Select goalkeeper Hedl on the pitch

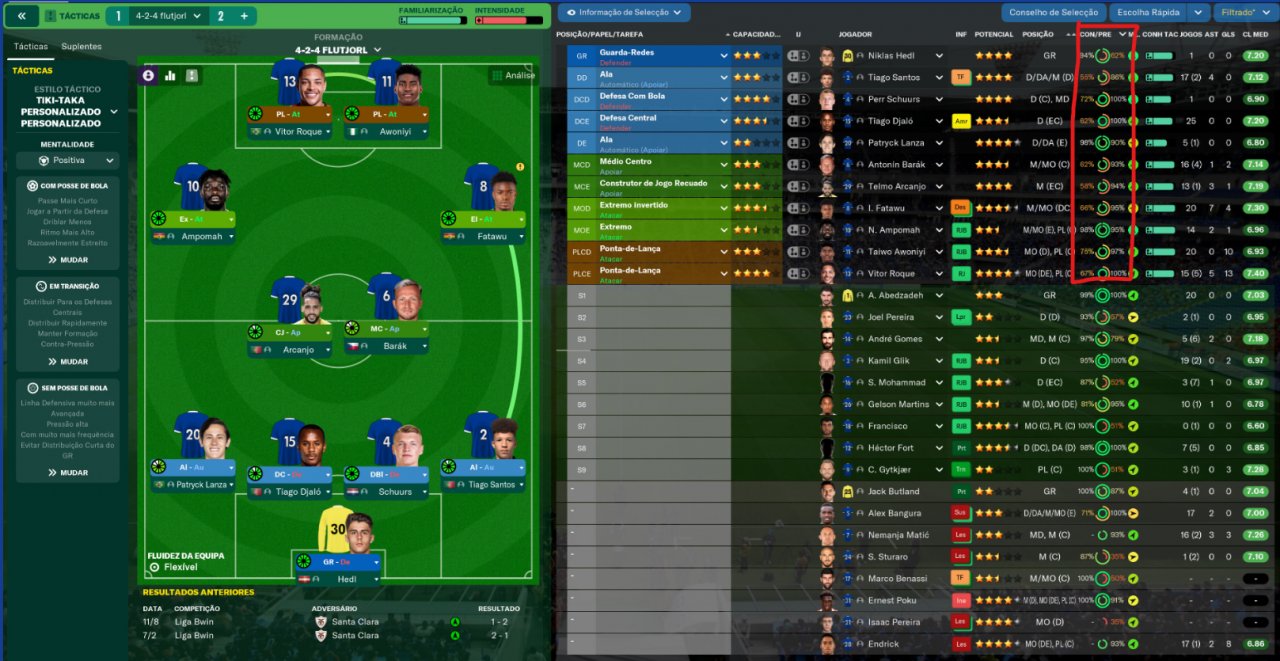(x=340, y=578)
